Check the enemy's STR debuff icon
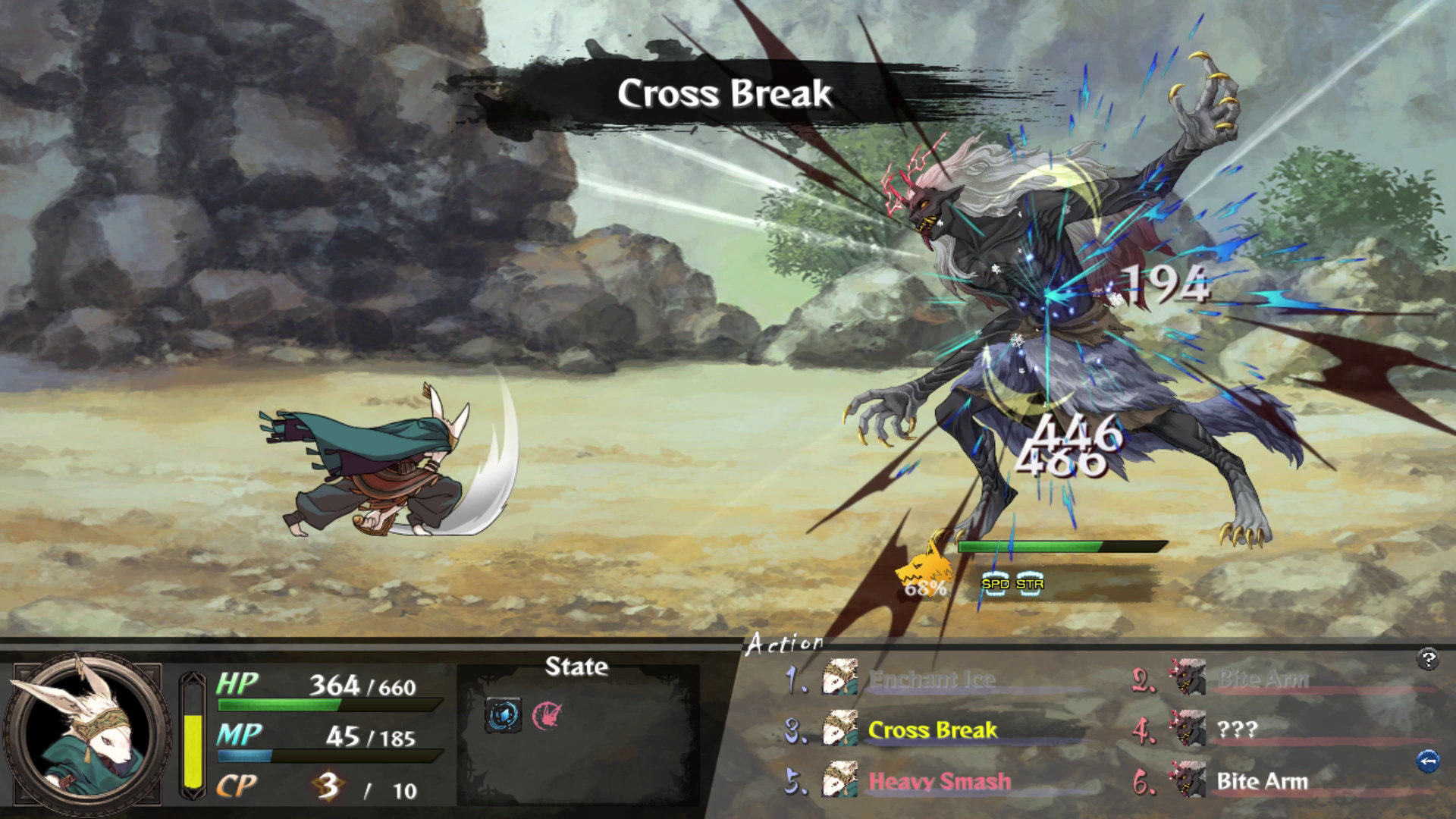Viewport: 1456px width, 819px height. click(x=1030, y=584)
